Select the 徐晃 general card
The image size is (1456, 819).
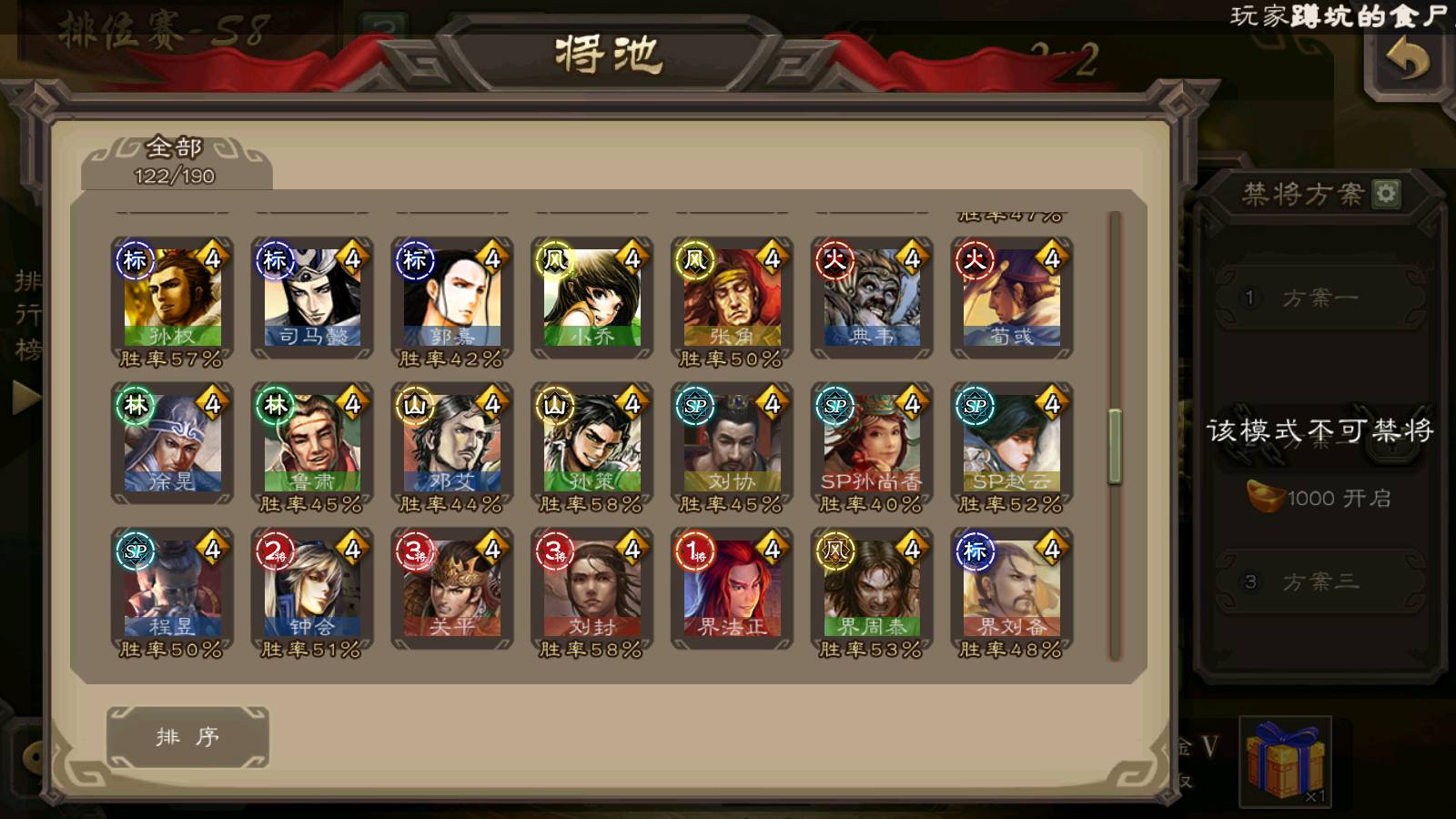coord(172,444)
